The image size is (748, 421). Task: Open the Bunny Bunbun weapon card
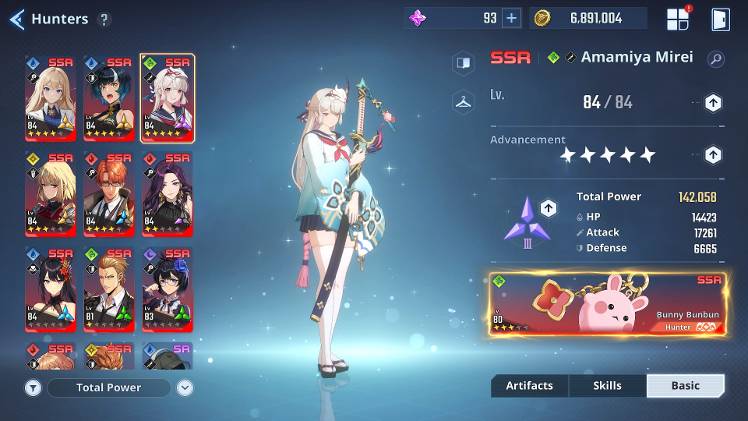(607, 303)
